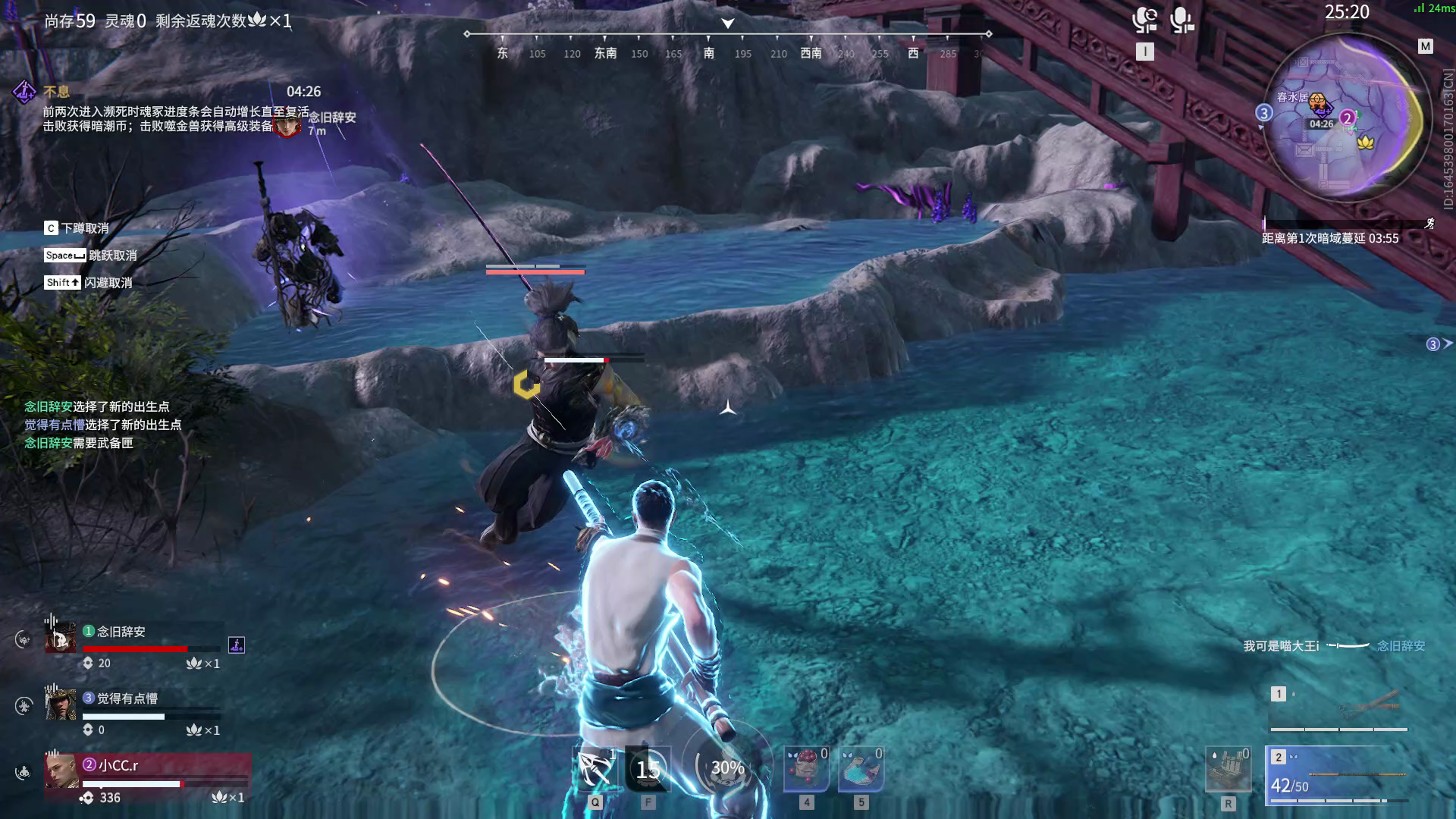The image size is (1456, 819).
Task: Toggle the team voice chat icon
Action: pos(1144,20)
